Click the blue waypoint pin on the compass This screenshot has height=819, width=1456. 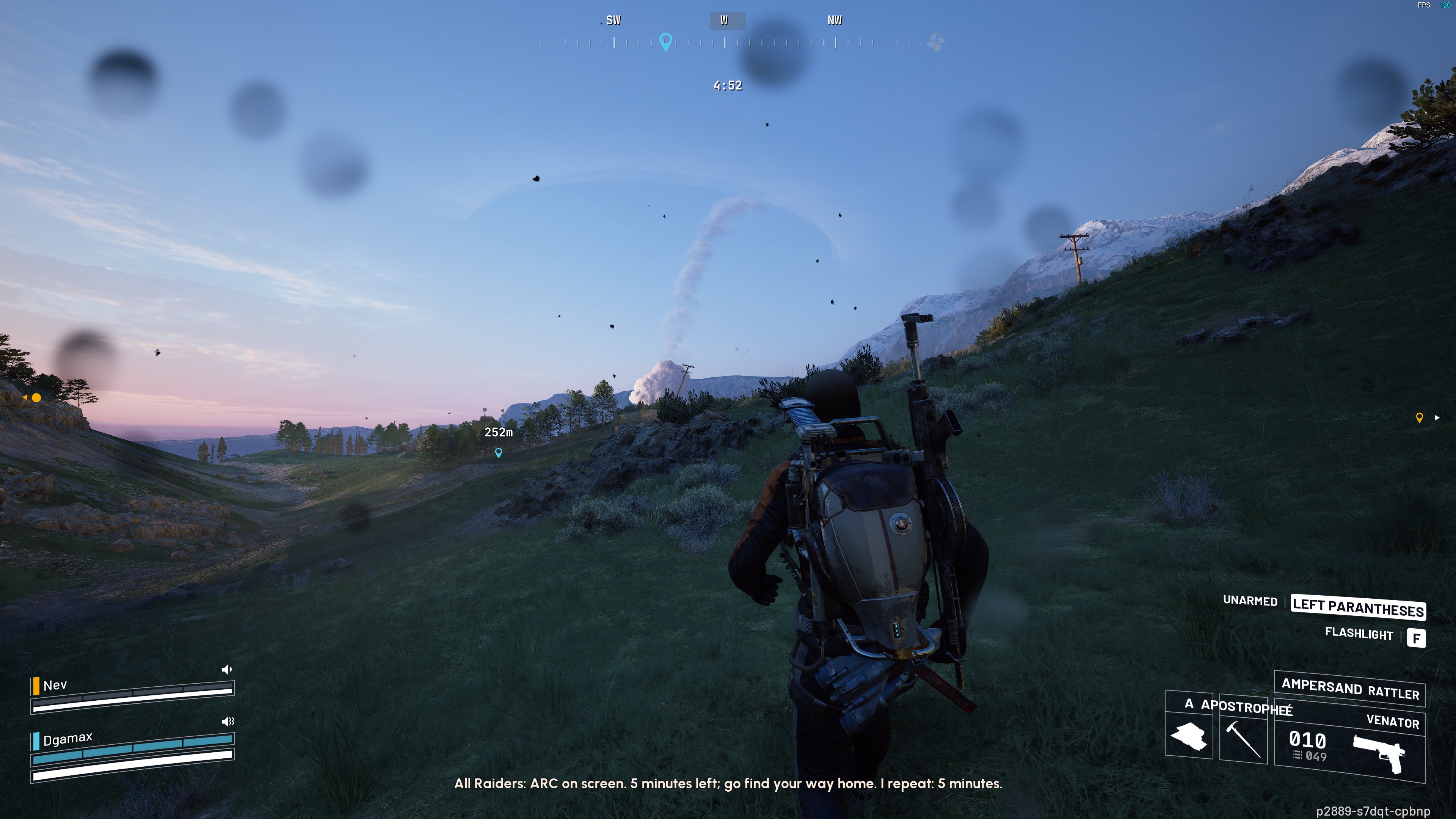666,41
